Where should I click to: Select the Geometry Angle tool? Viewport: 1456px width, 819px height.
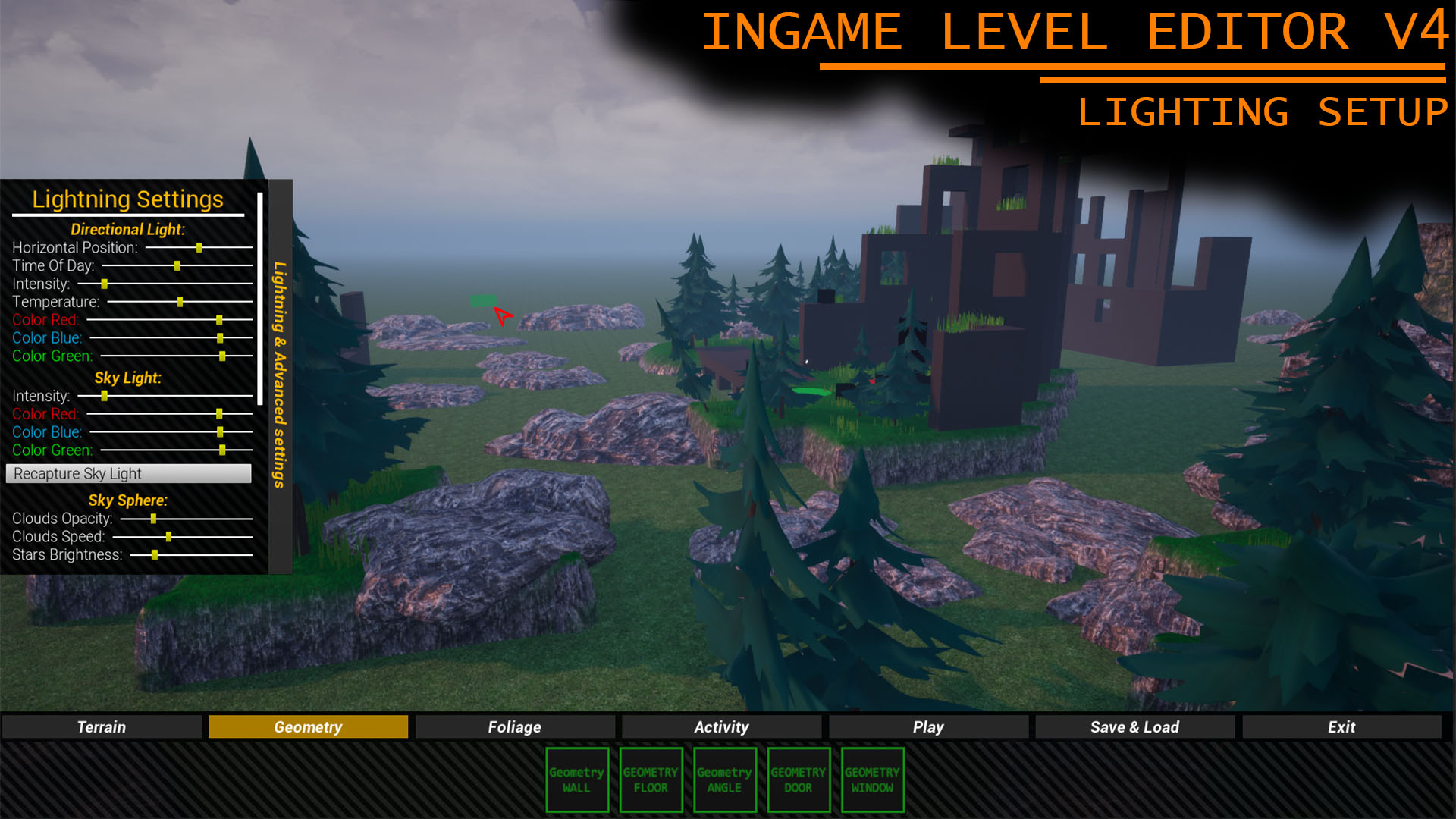[x=724, y=780]
